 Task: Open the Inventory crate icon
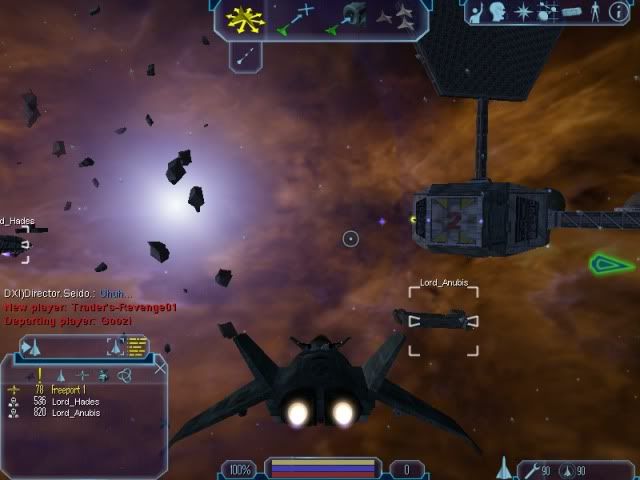point(571,13)
